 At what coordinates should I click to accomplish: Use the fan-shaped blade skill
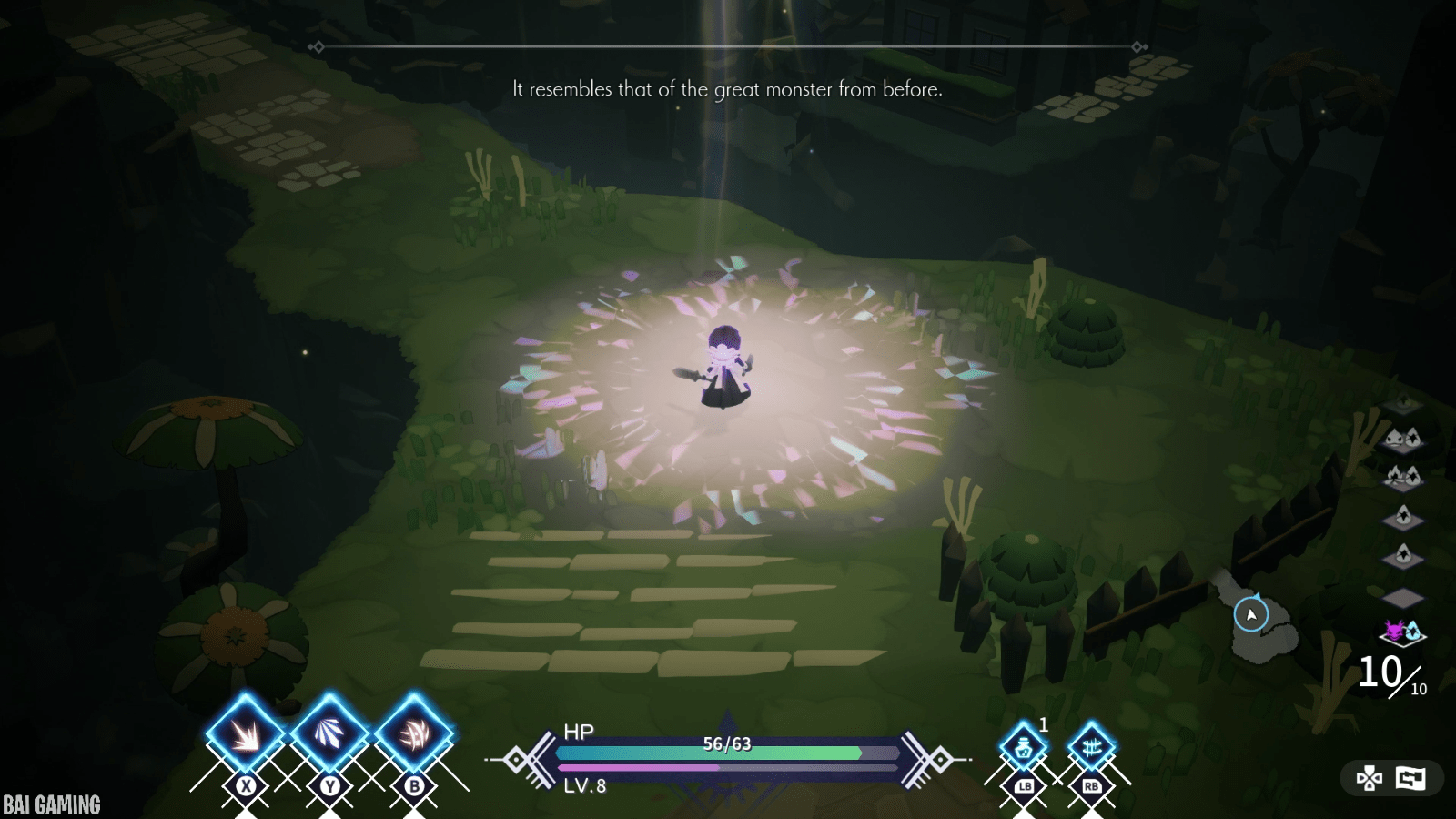329,733
